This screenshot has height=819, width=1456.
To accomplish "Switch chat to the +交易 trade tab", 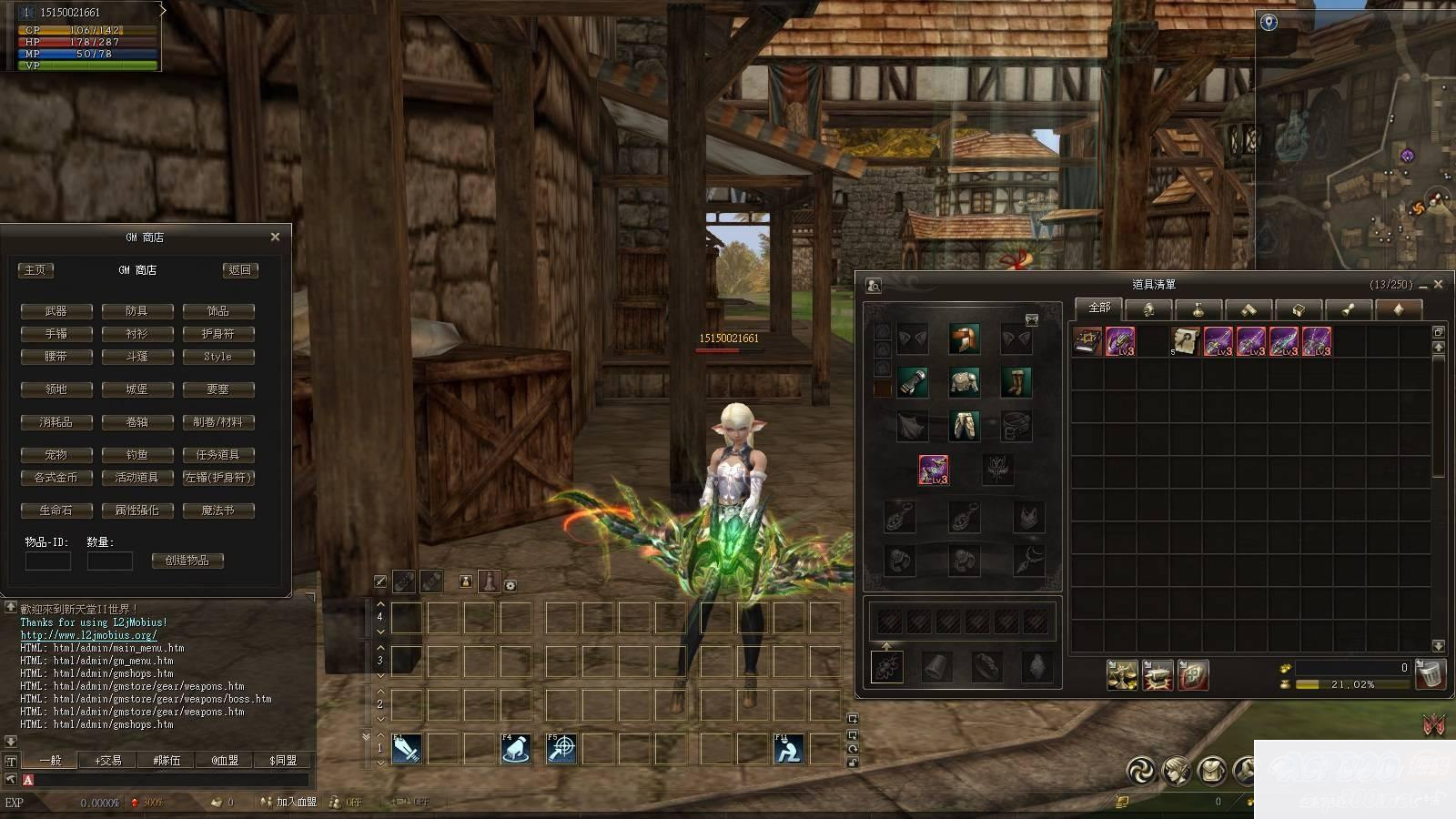I will pyautogui.click(x=108, y=761).
